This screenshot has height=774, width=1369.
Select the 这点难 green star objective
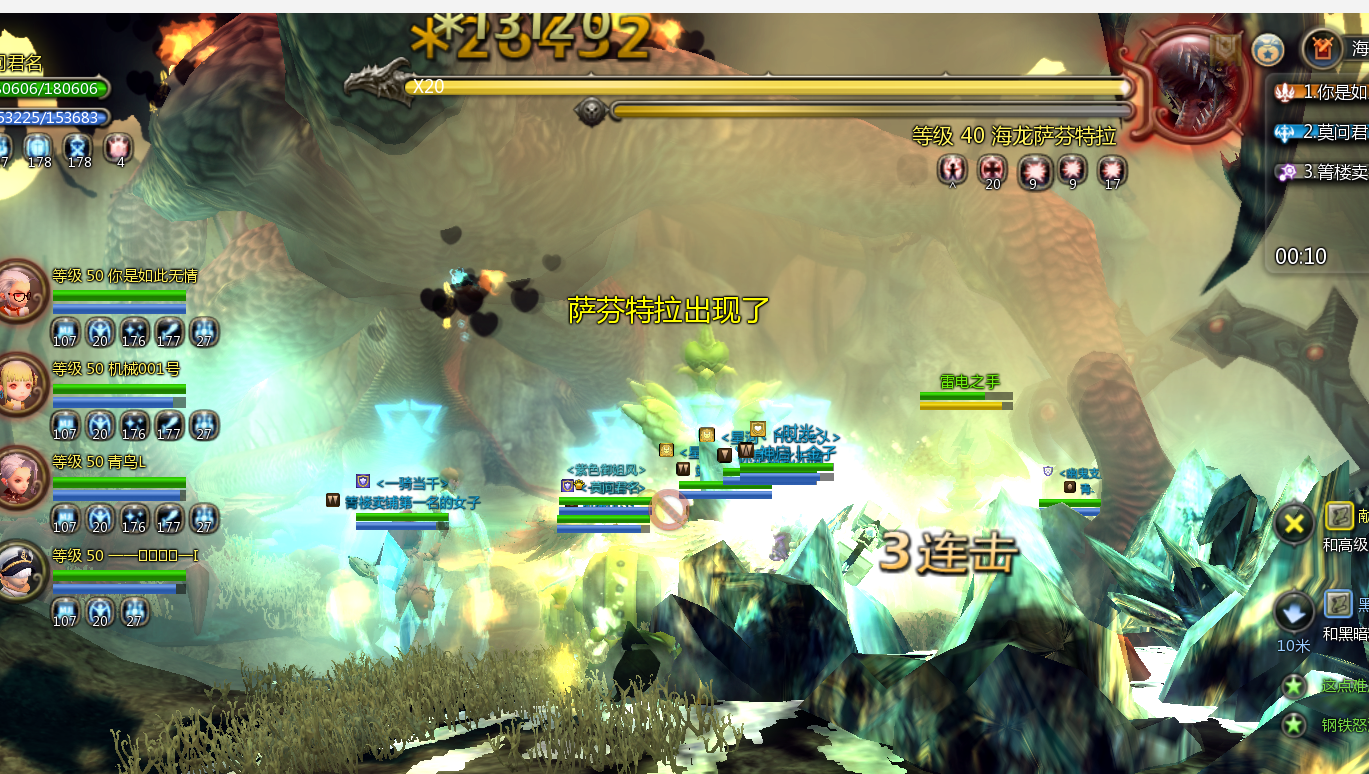[1295, 686]
